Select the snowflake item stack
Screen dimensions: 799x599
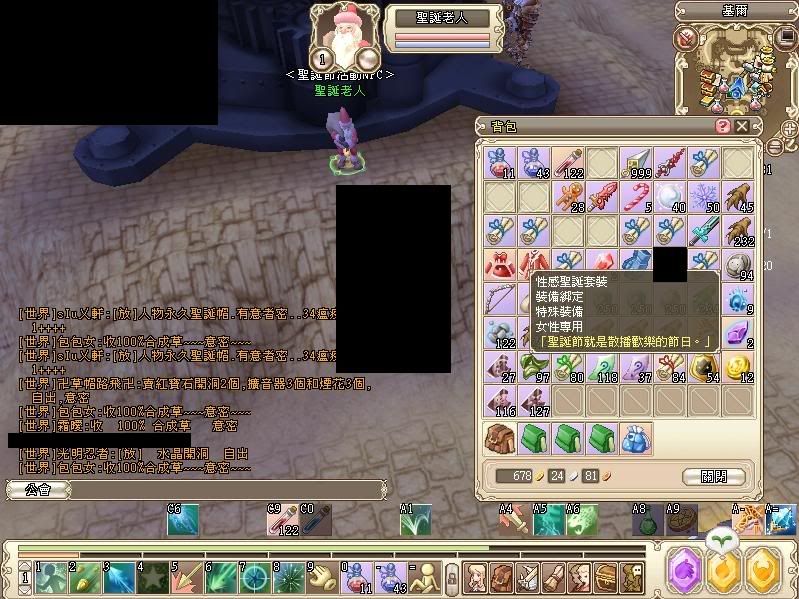click(702, 197)
